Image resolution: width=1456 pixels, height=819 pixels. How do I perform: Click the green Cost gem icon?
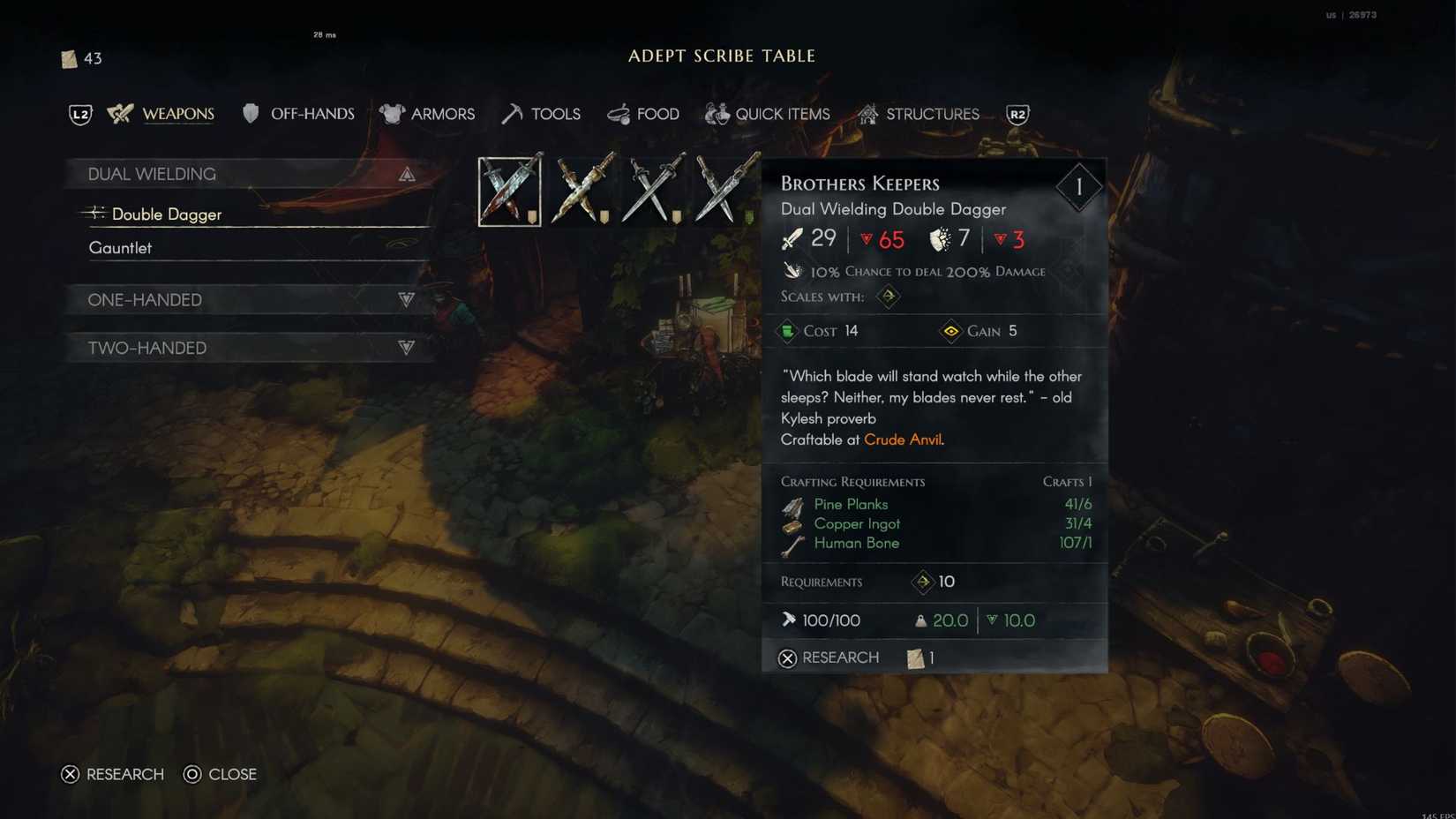point(788,331)
